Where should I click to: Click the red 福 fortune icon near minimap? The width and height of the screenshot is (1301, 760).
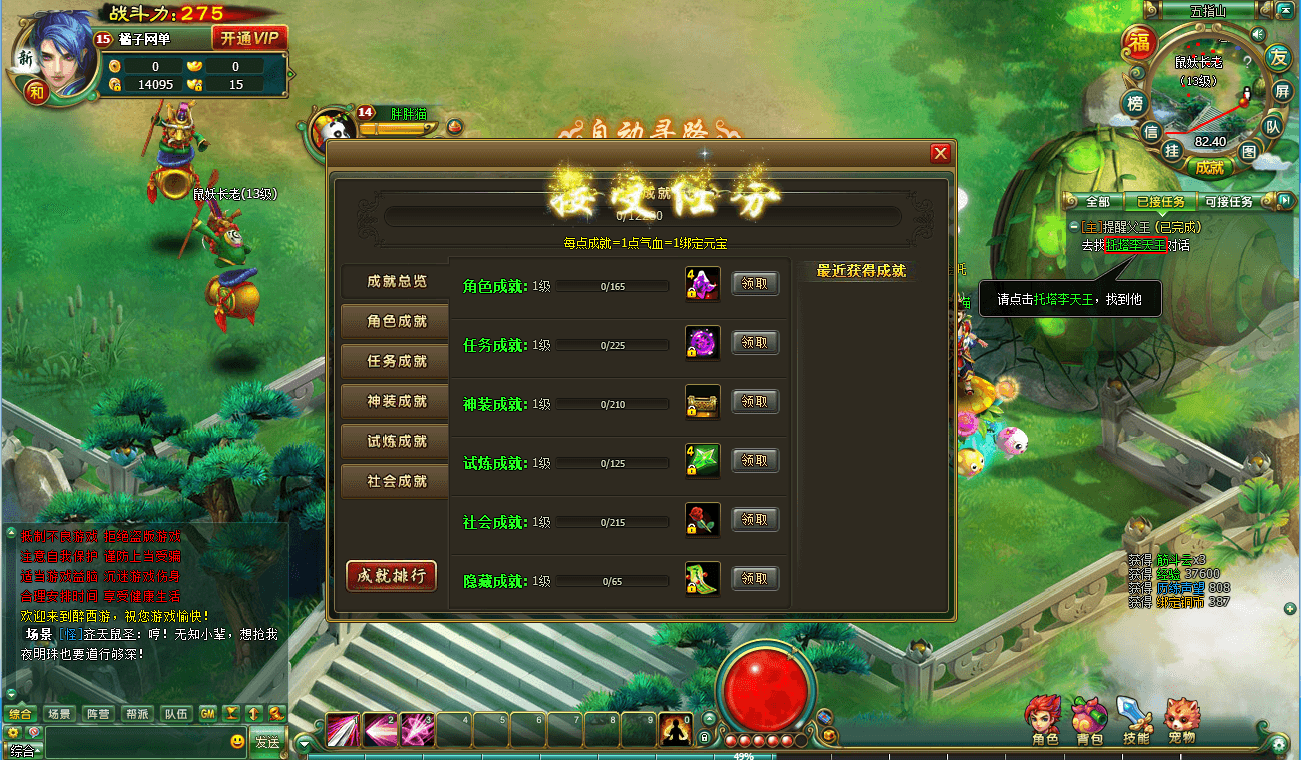[x=1141, y=41]
